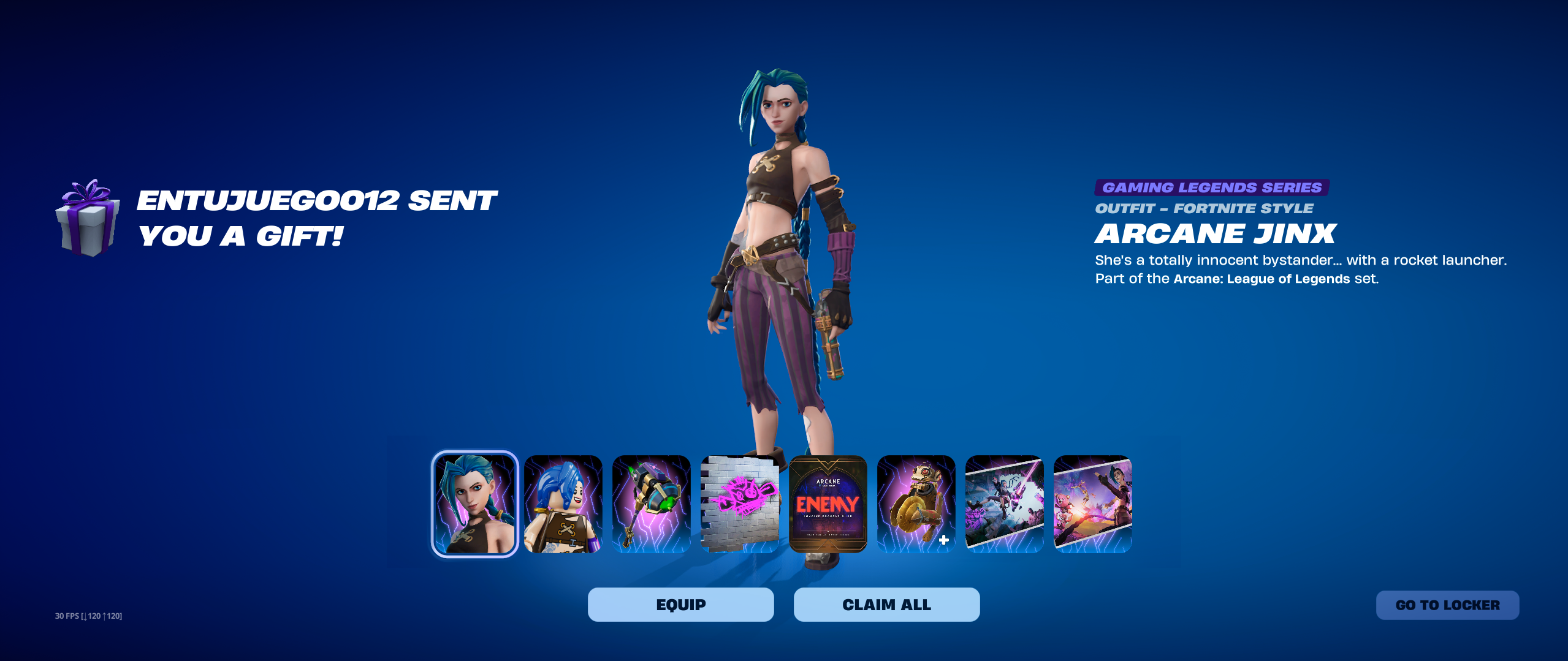
Task: Select the Arcane Jinx outfit thumbnail
Action: point(475,504)
